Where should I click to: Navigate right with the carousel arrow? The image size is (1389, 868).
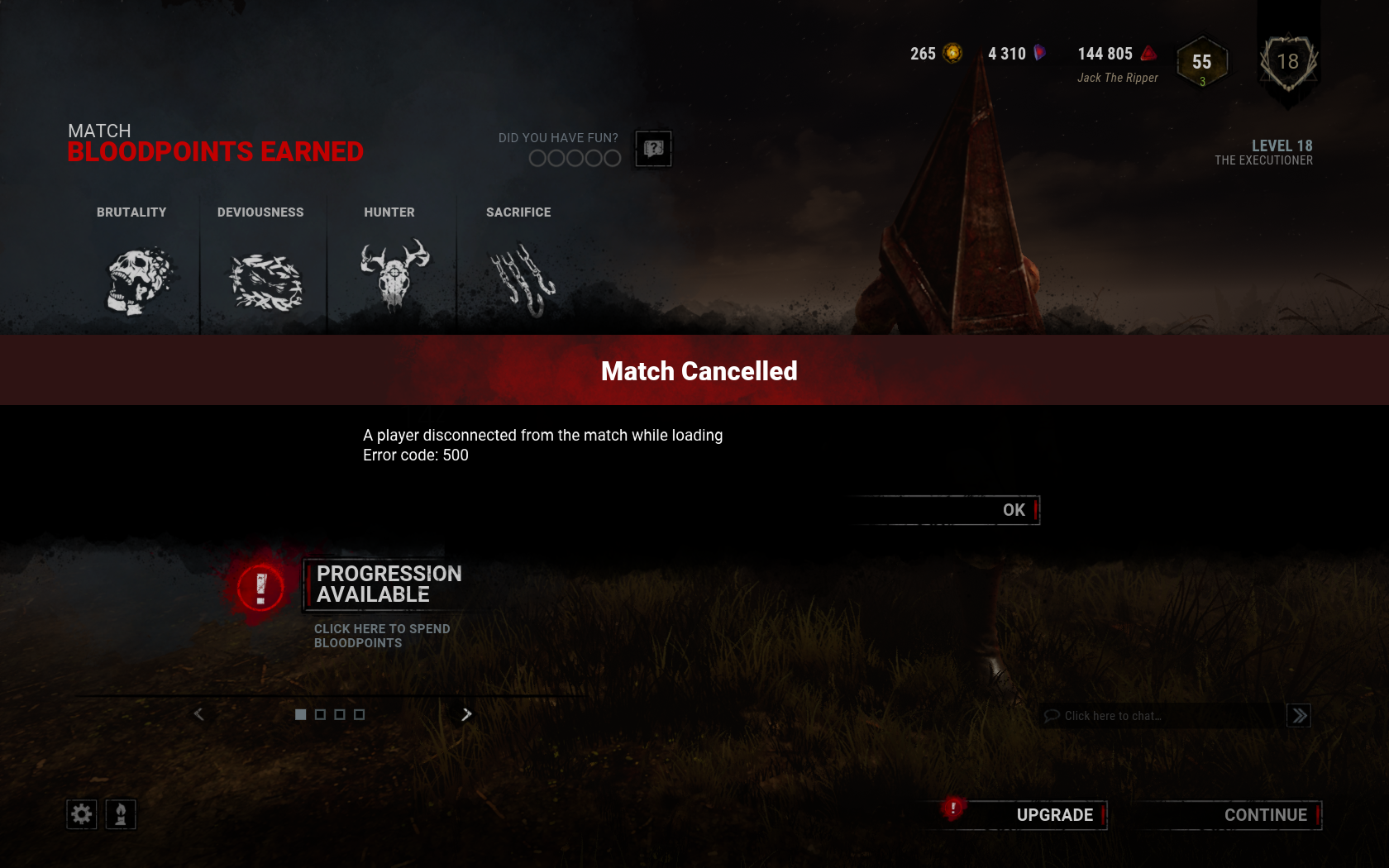tap(466, 714)
